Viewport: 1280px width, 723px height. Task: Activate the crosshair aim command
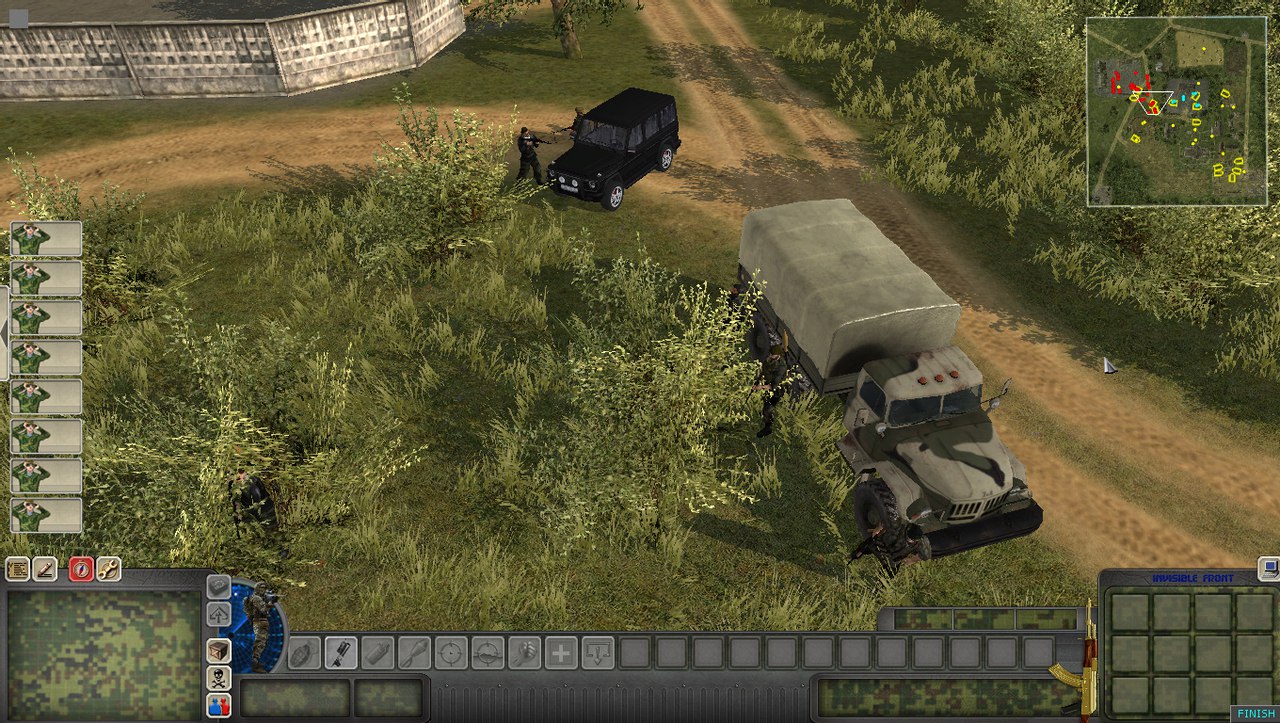451,653
